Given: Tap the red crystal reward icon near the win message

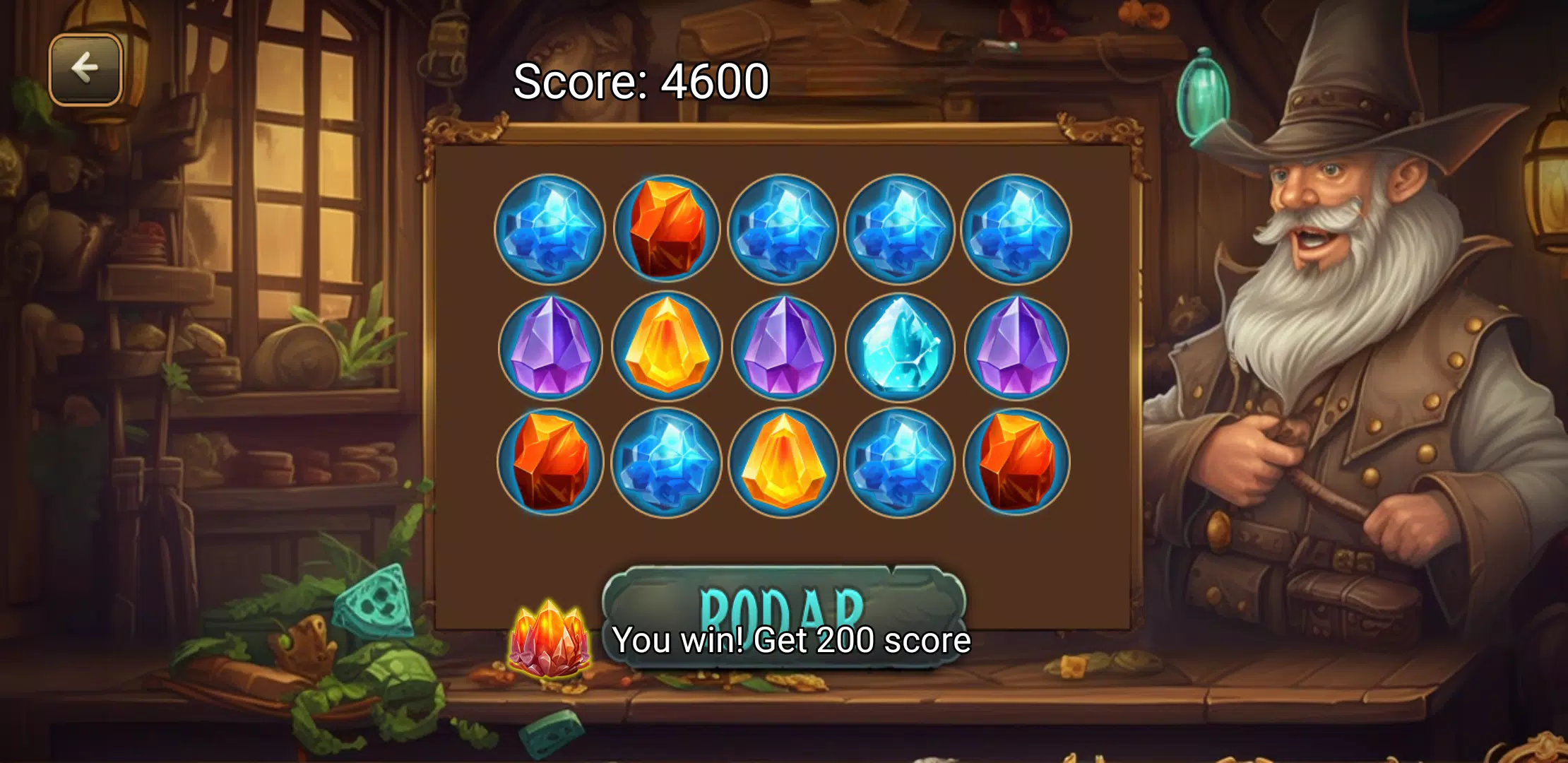Looking at the screenshot, I should point(550,641).
